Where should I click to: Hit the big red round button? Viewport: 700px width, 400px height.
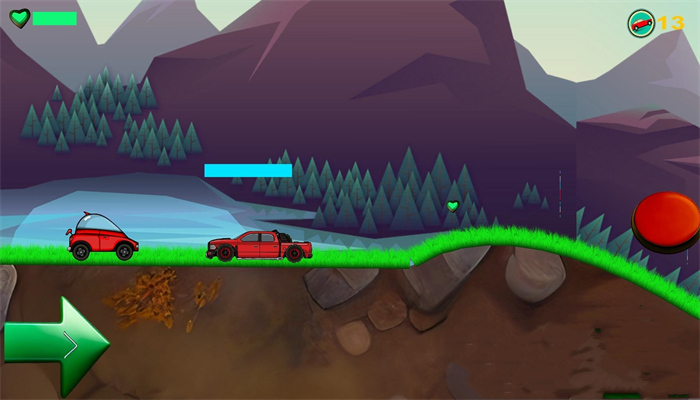668,220
